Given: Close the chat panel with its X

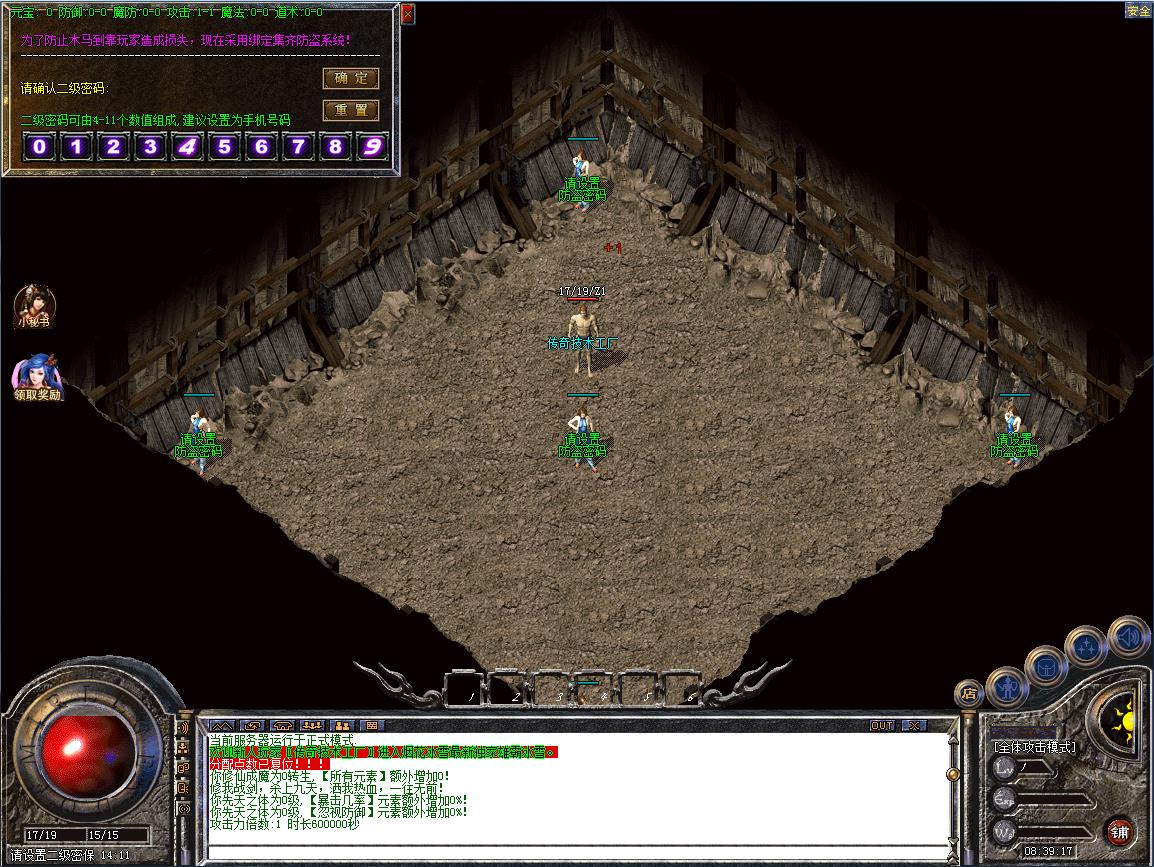Looking at the screenshot, I should (x=912, y=725).
